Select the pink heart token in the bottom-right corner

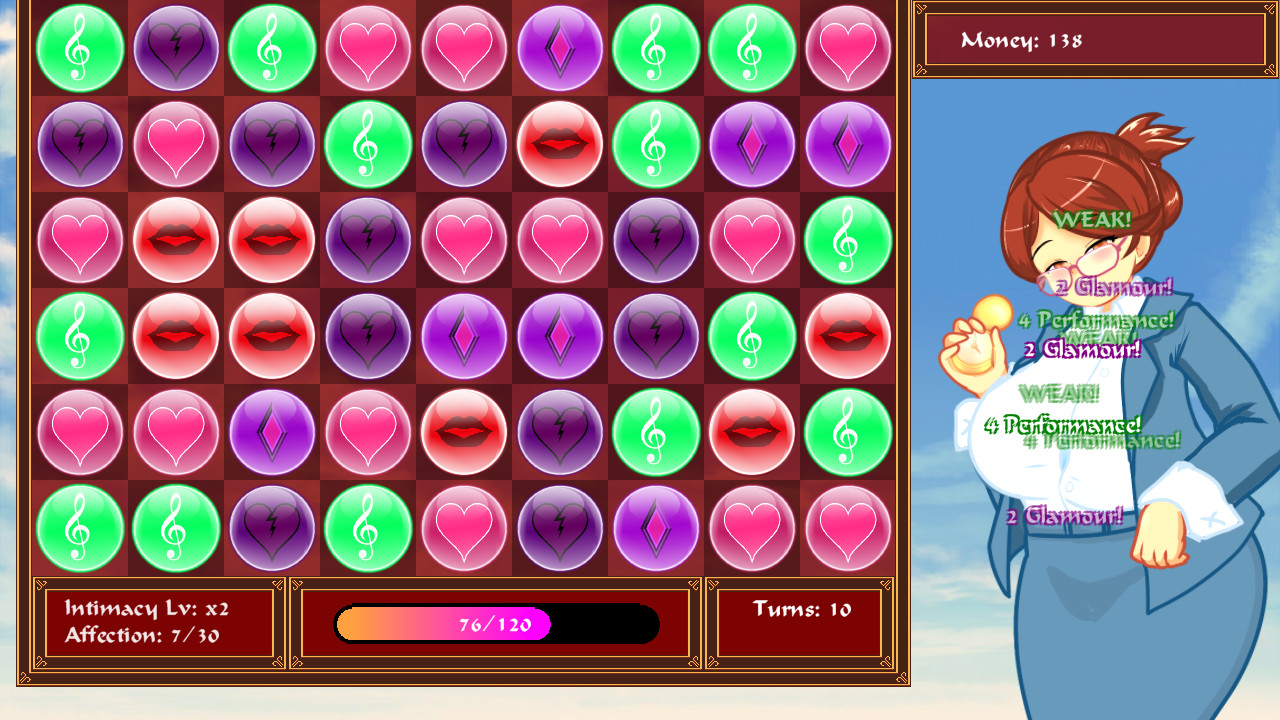[848, 529]
